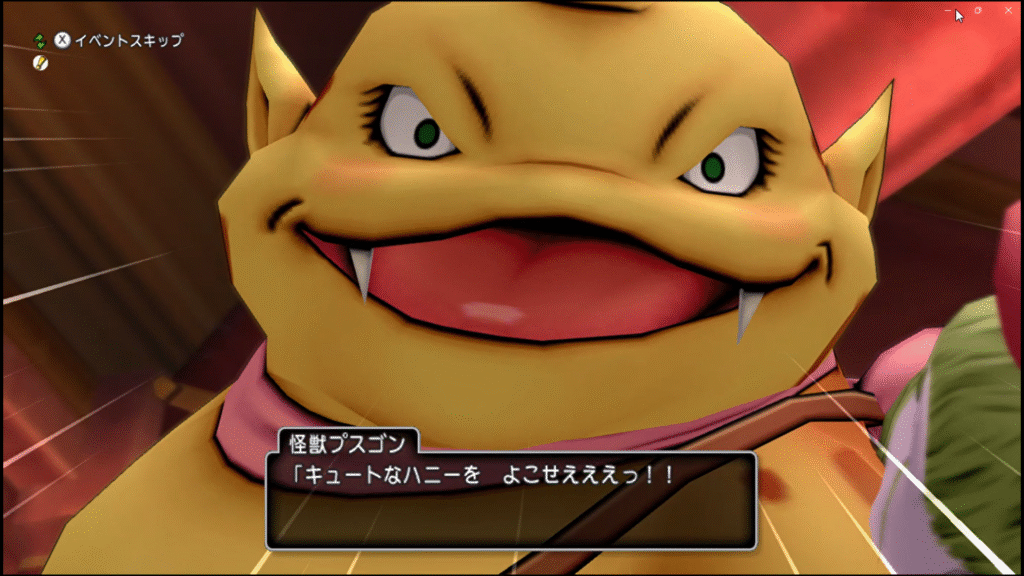
Task: Close the game window
Action: pyautogui.click(x=1006, y=10)
